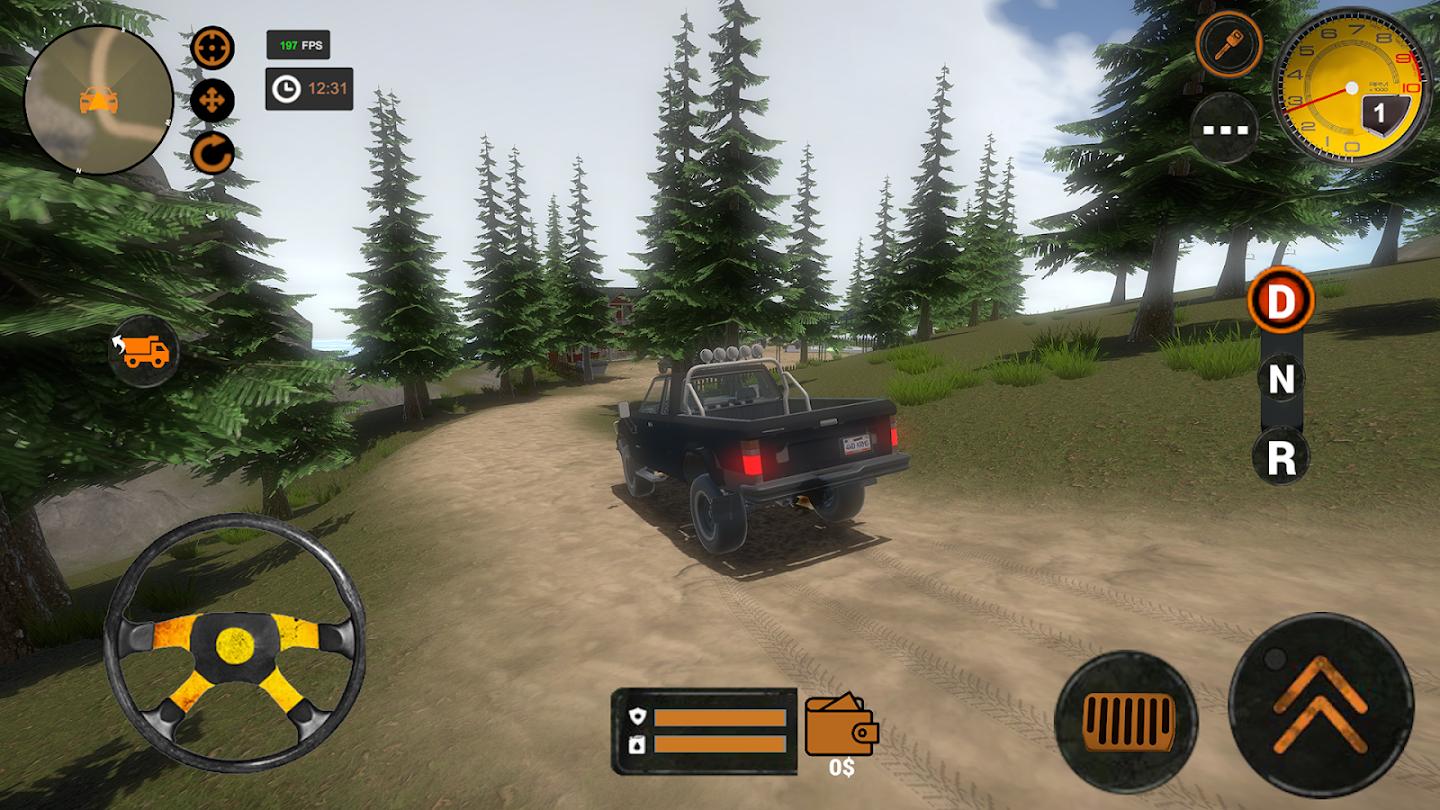
Task: Open the circular minimap
Action: coord(98,100)
